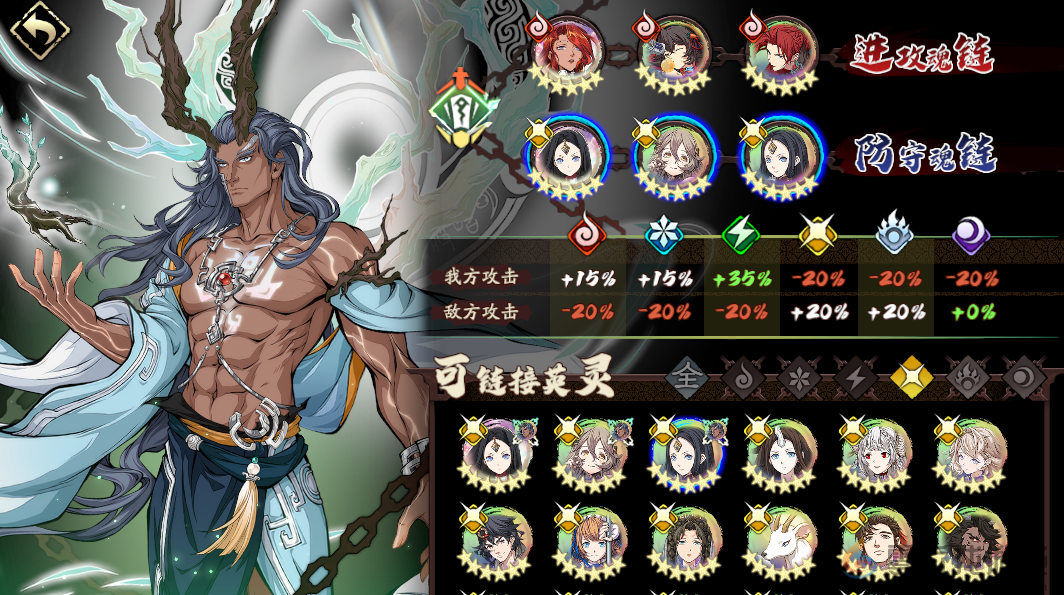Choose the white goat hero portrait
Screen dimensions: 1064x595
click(782, 541)
